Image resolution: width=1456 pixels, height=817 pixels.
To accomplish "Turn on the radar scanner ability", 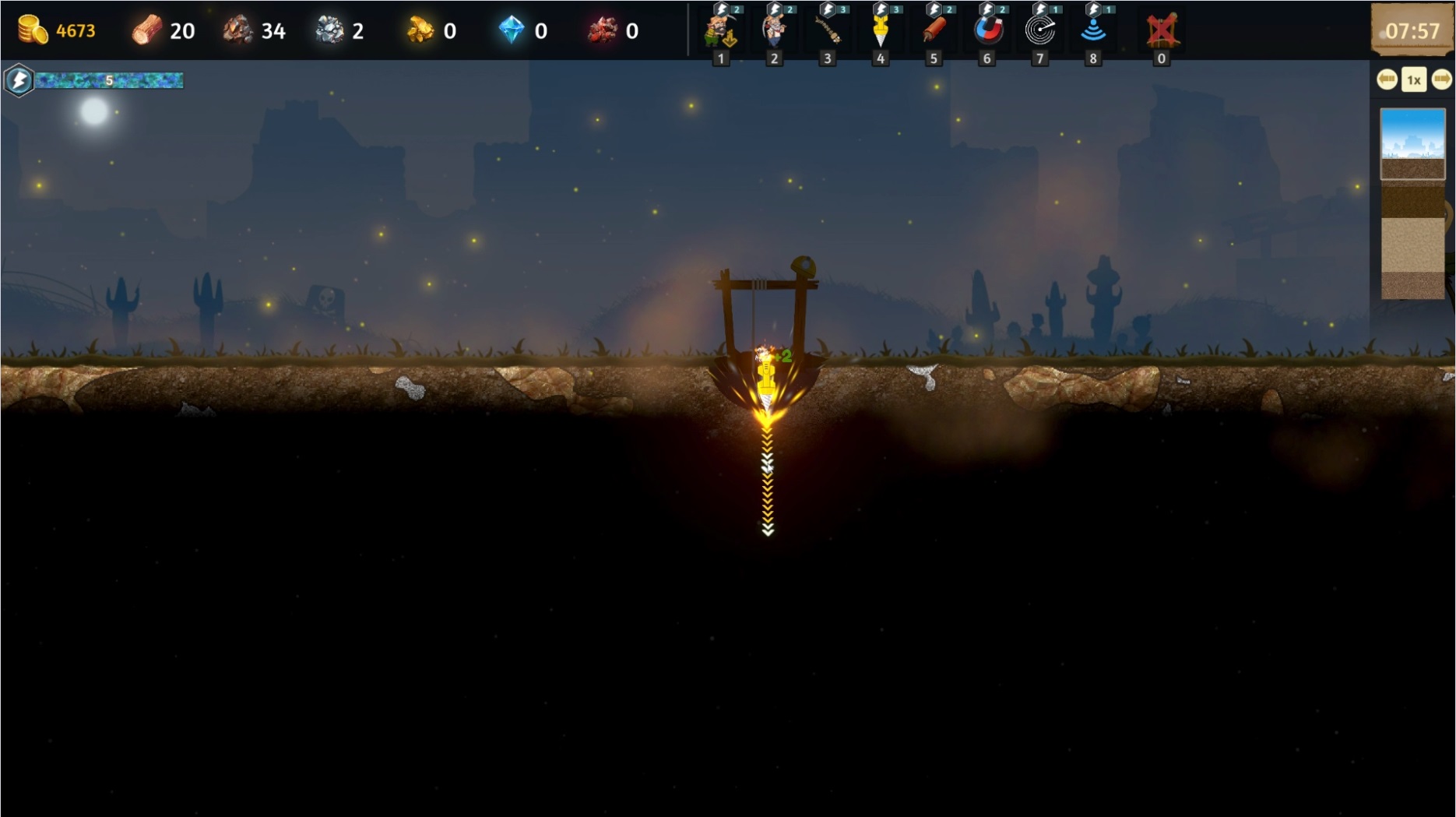I will pos(1040,31).
